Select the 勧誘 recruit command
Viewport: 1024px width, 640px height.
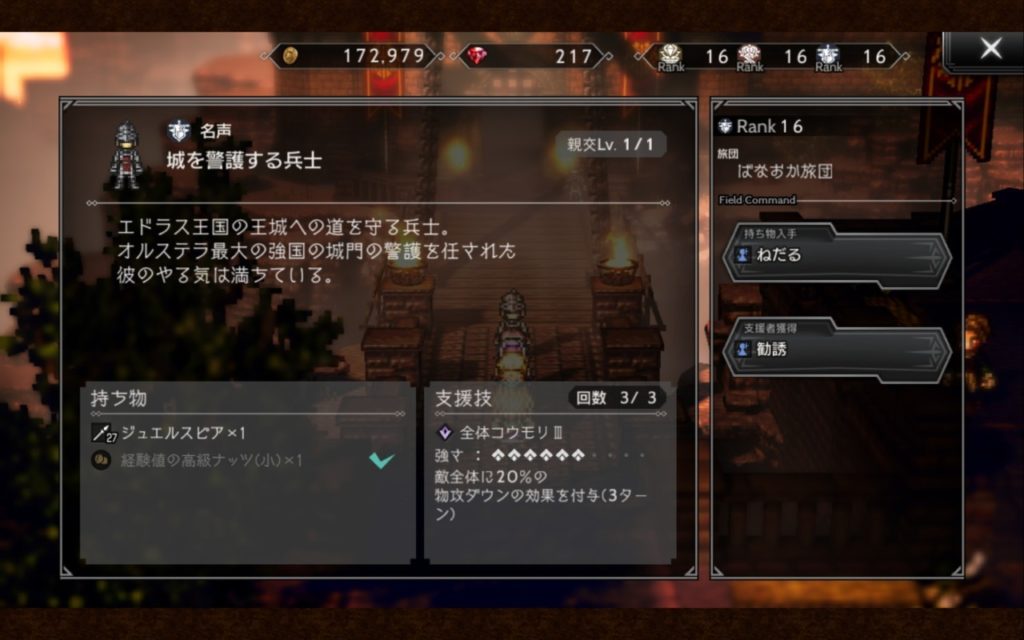(836, 350)
